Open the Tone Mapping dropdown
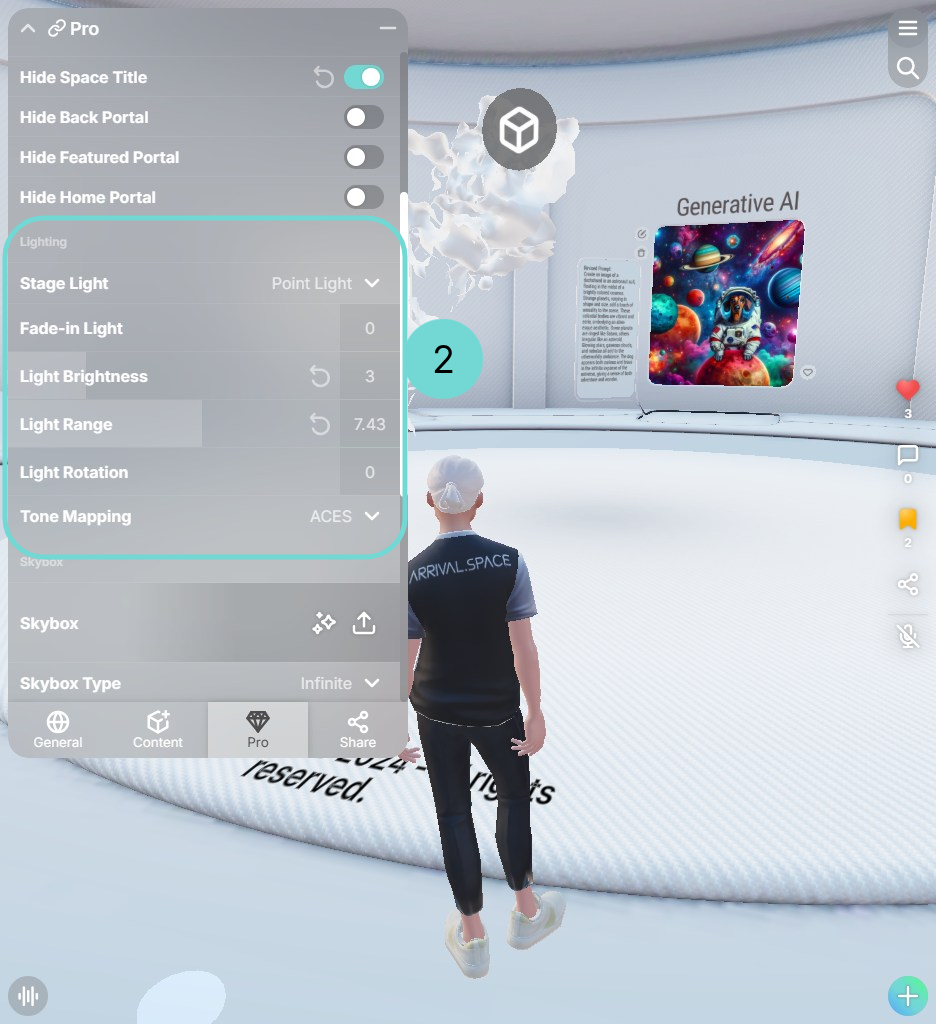Image resolution: width=936 pixels, height=1024 pixels. [x=345, y=517]
